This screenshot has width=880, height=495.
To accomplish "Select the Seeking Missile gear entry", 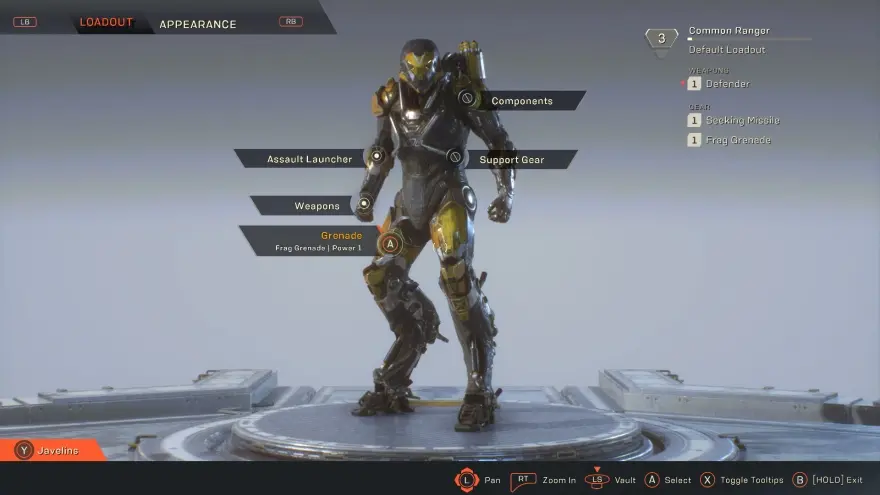I will point(741,120).
